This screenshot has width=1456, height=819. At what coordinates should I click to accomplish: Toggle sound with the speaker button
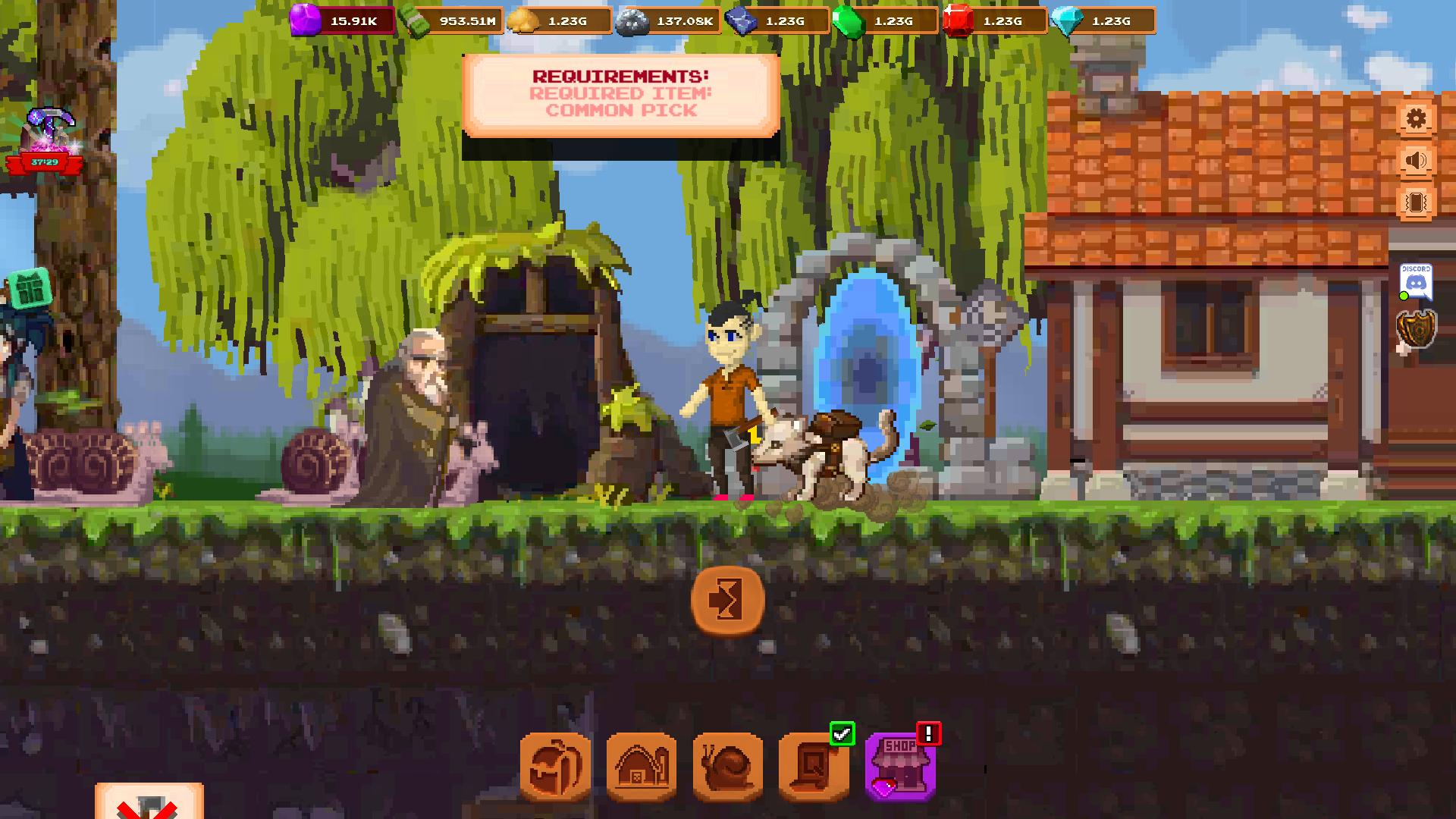(x=1416, y=161)
